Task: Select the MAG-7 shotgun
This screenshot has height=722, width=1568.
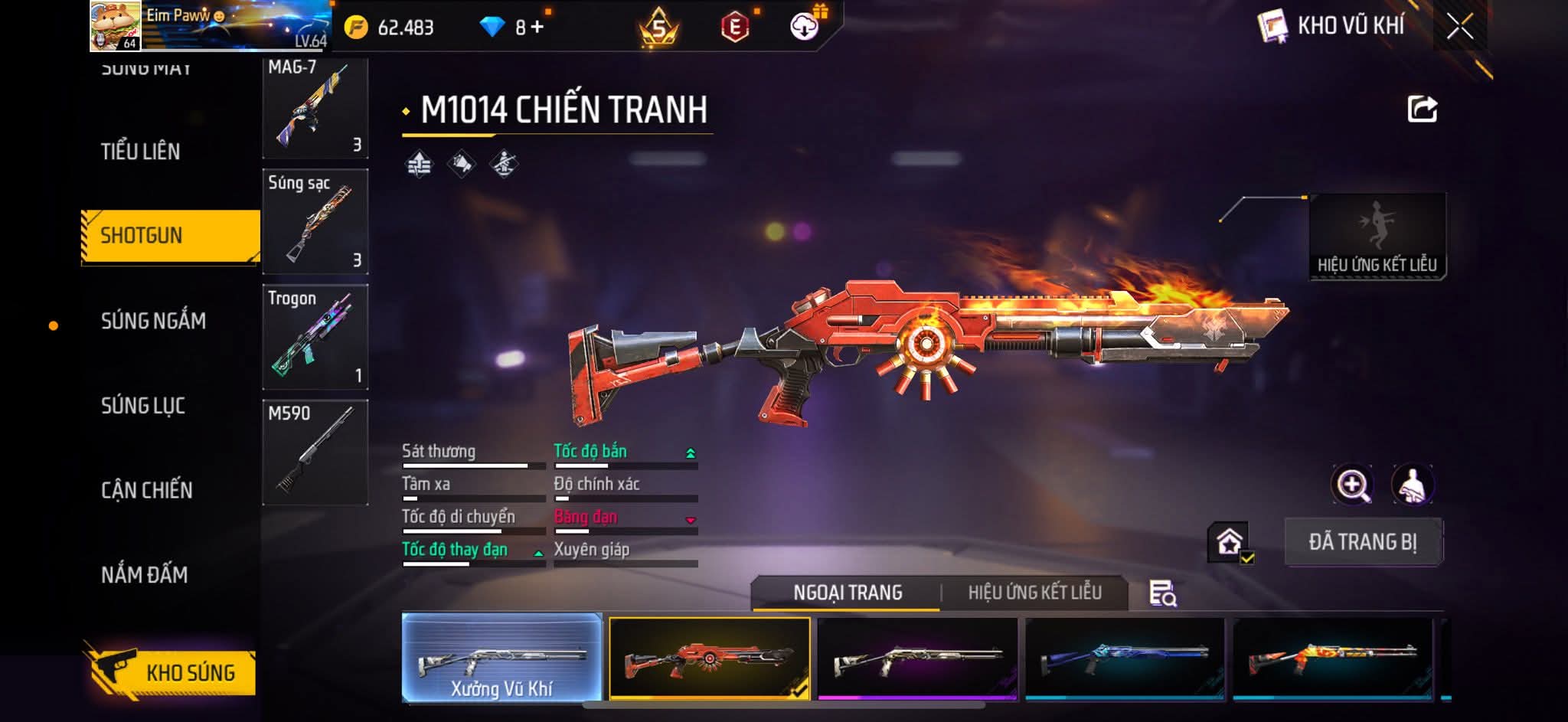Action: pos(315,107)
